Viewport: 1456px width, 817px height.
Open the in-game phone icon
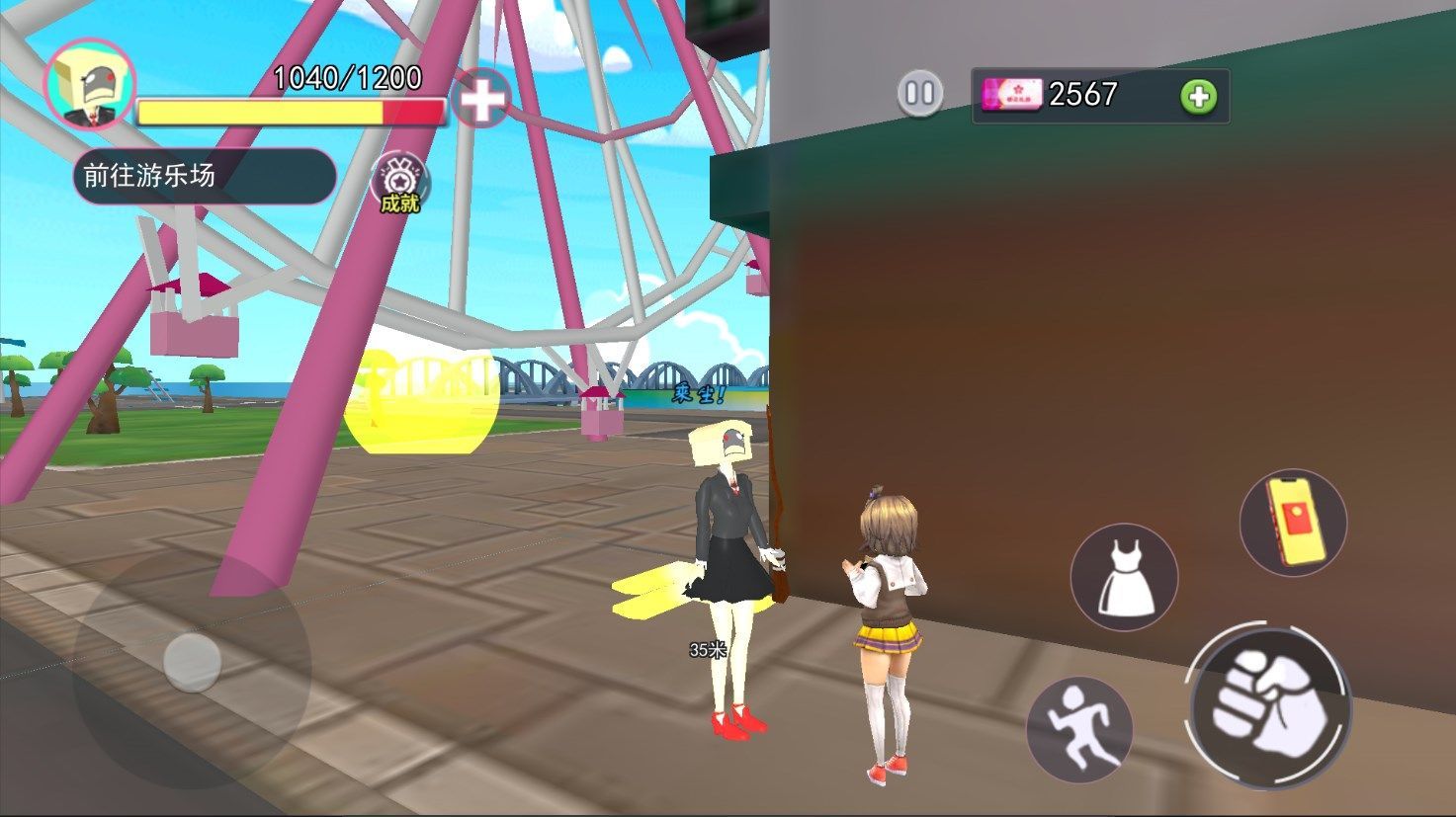[x=1293, y=522]
